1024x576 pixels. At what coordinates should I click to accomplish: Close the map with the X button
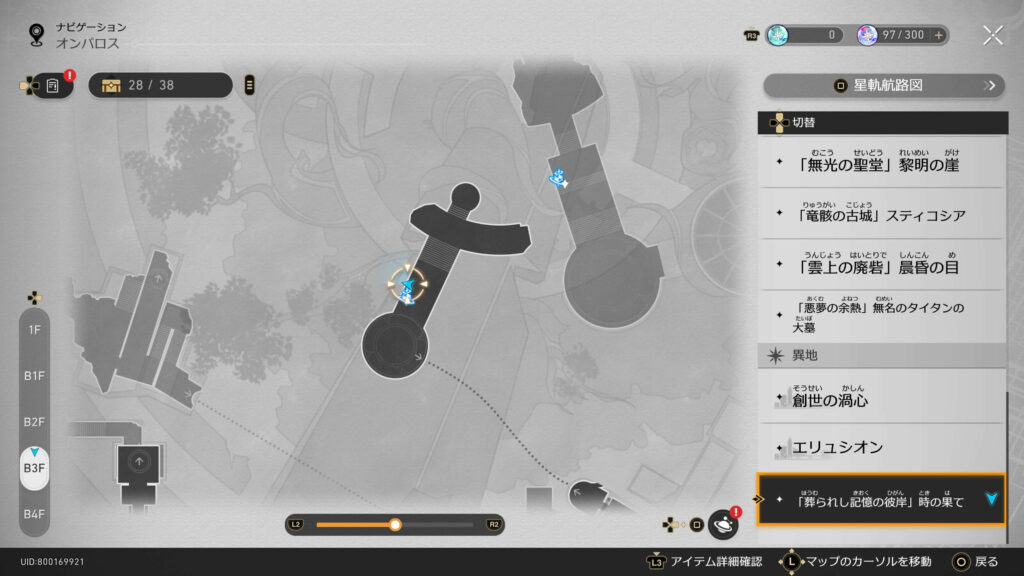pyautogui.click(x=992, y=35)
